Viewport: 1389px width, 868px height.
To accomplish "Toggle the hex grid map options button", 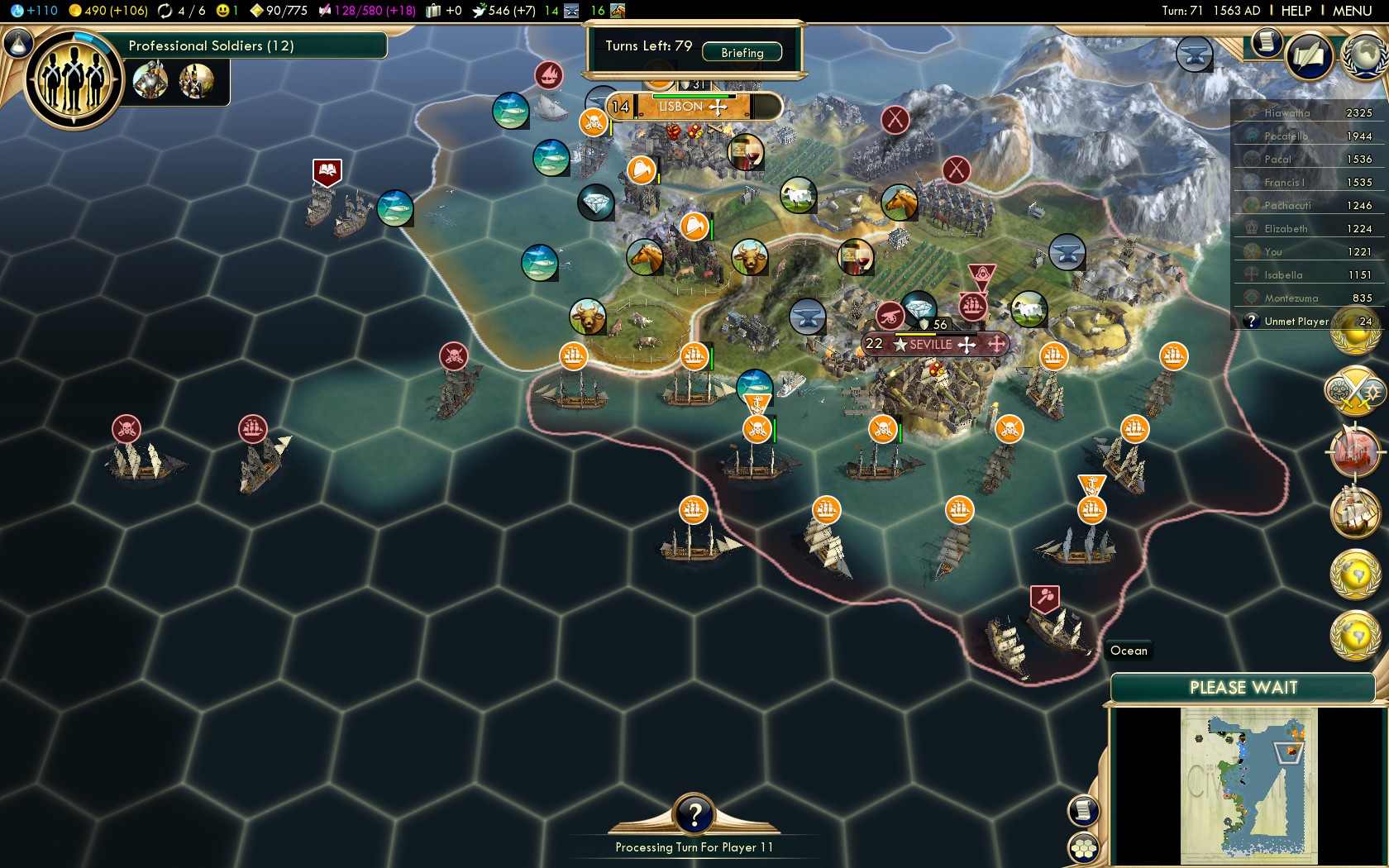I will click(x=1082, y=848).
